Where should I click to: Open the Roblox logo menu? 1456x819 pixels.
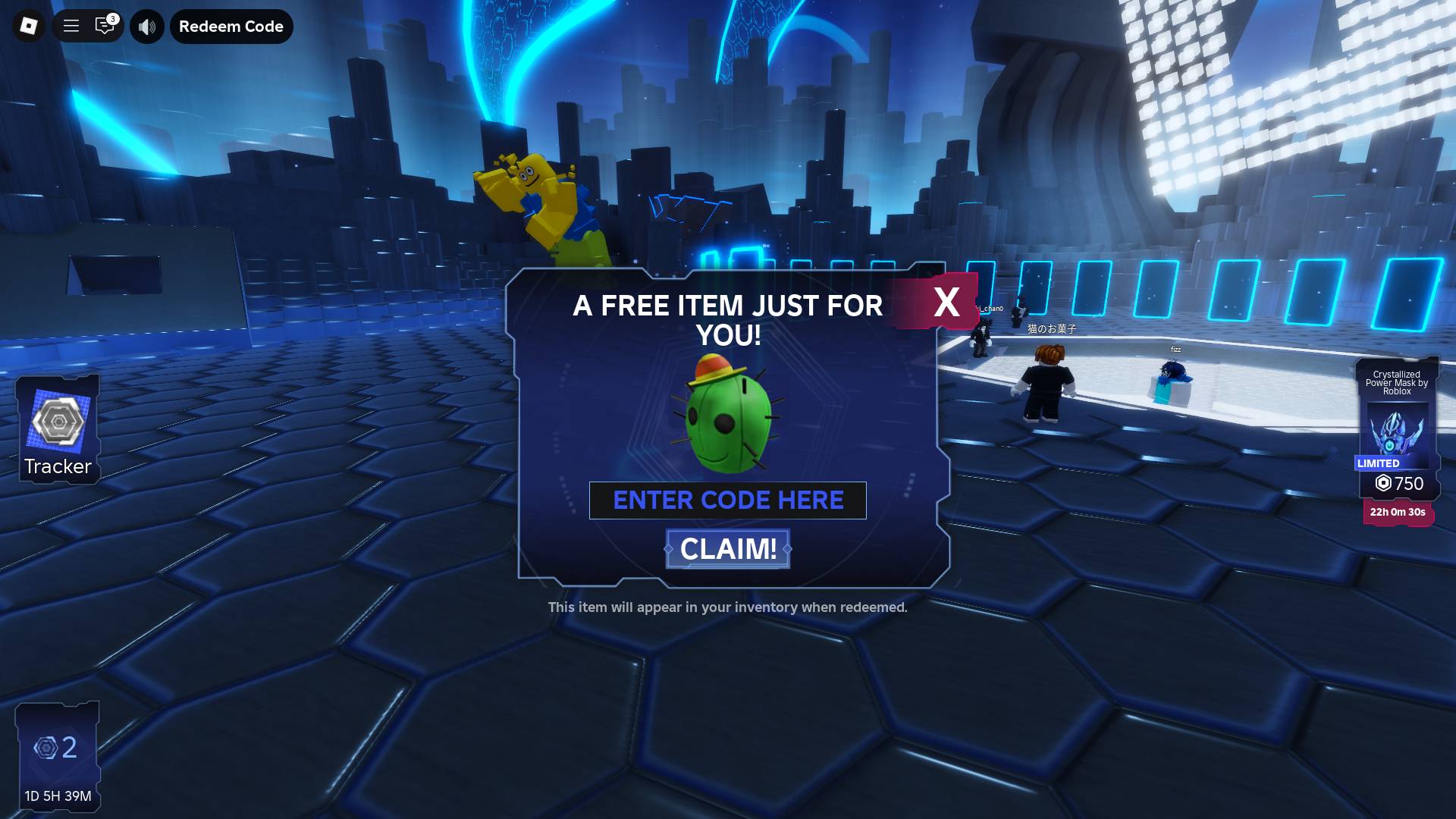coord(29,27)
